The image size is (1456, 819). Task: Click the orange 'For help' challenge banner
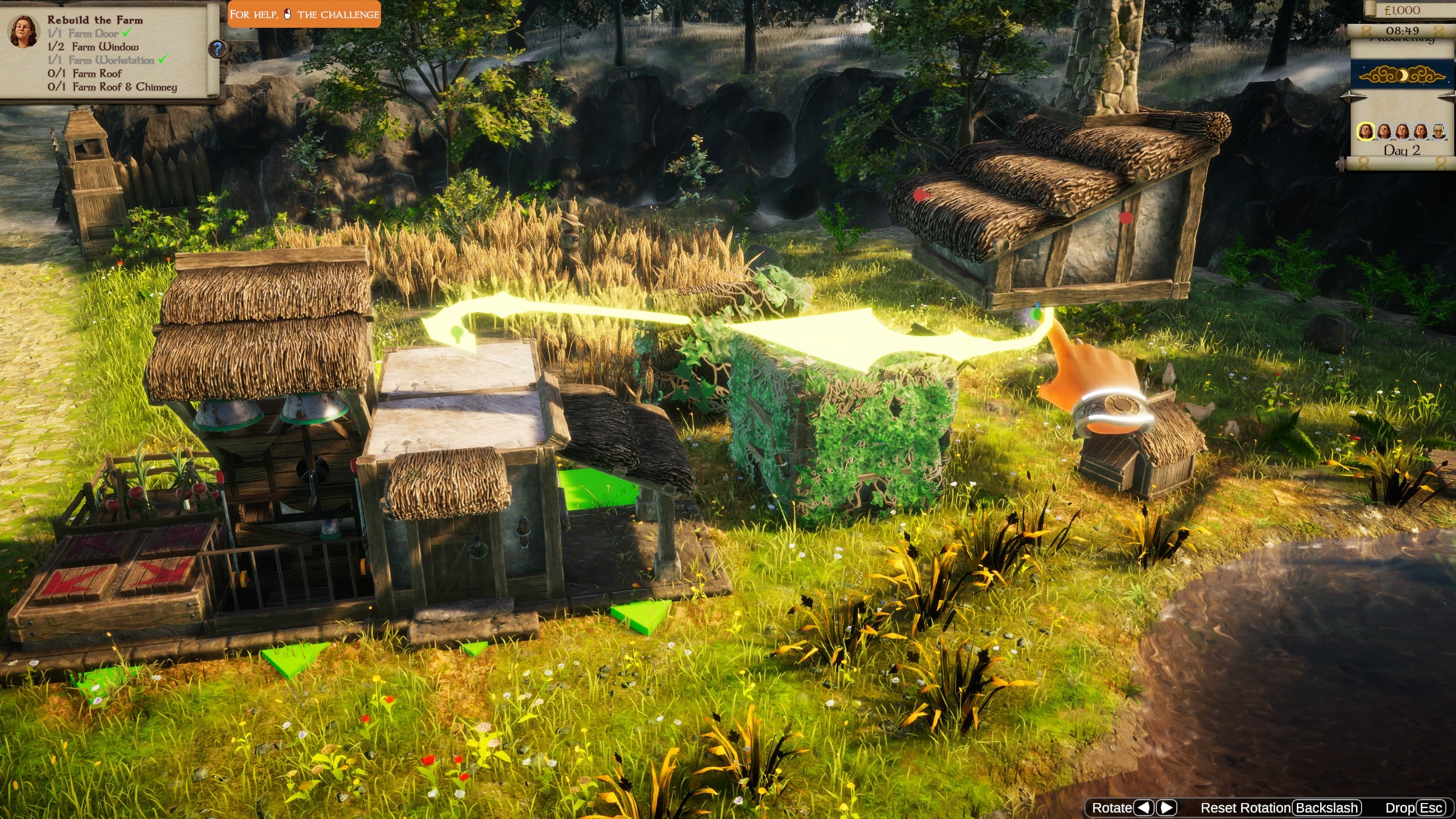(304, 14)
